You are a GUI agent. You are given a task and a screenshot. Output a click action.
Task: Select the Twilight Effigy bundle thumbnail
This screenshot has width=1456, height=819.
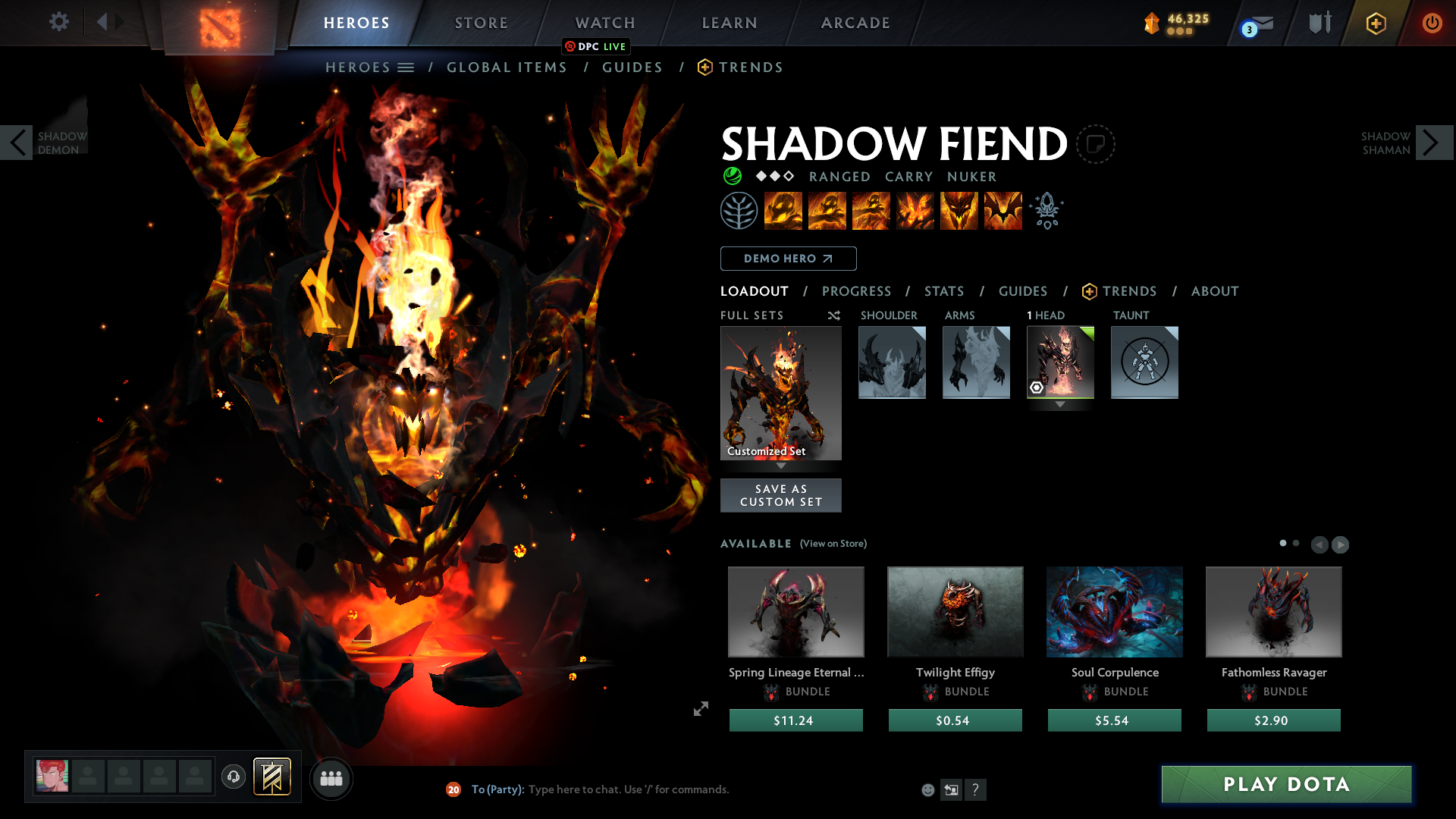[955, 612]
